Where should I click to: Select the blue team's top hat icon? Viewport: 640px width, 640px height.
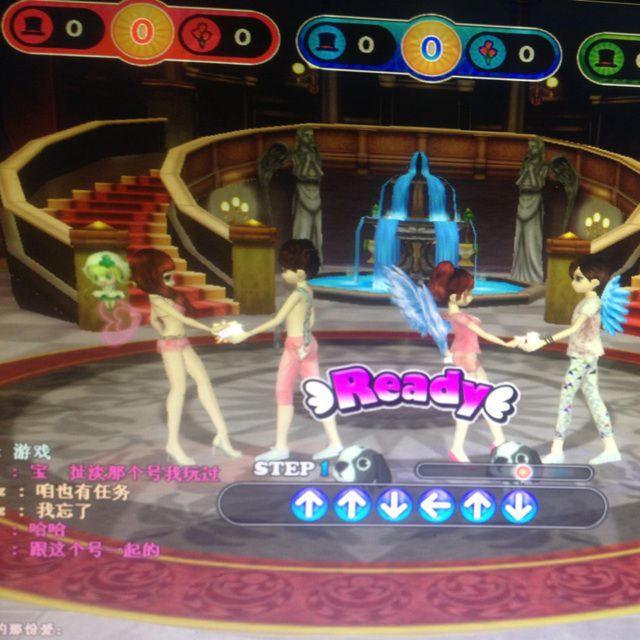pos(328,42)
